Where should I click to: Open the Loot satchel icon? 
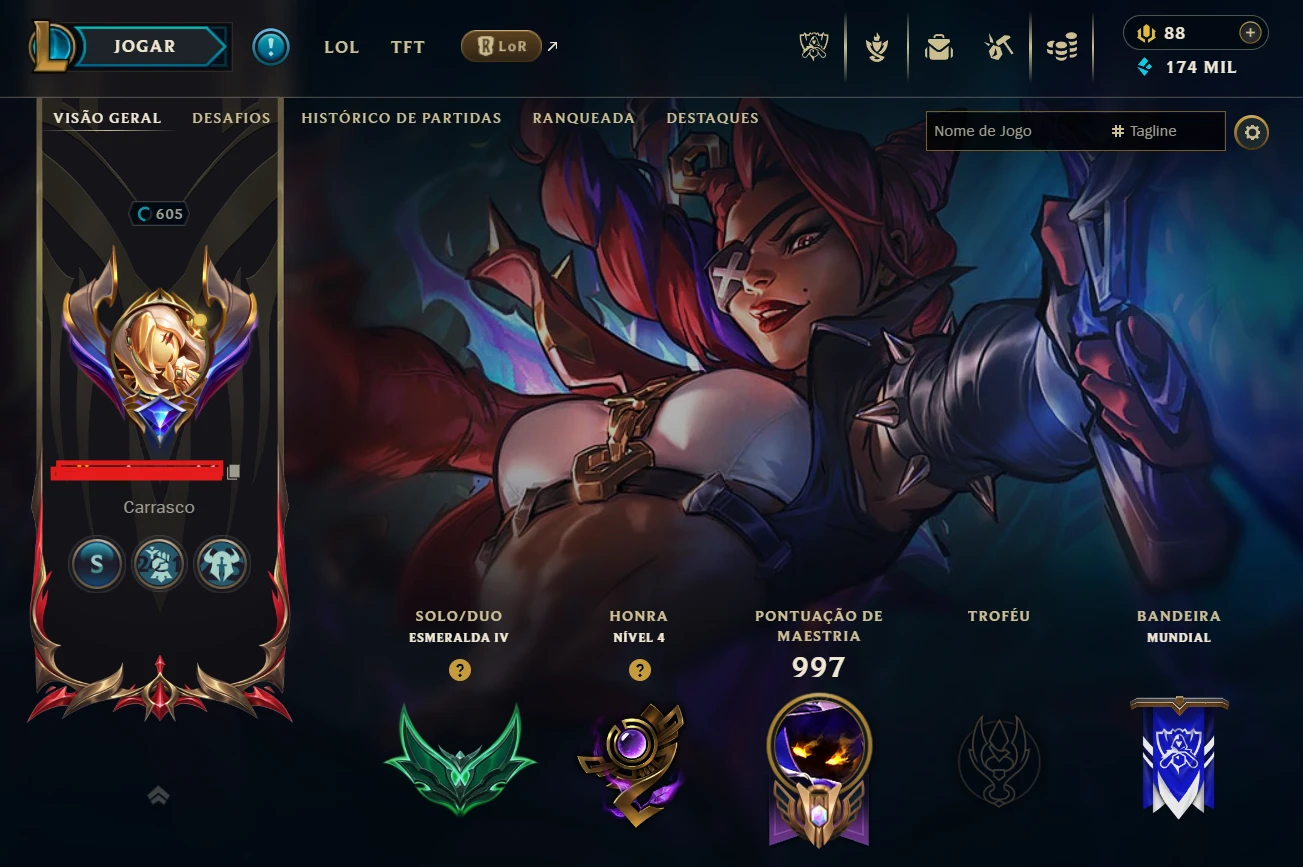[x=939, y=46]
